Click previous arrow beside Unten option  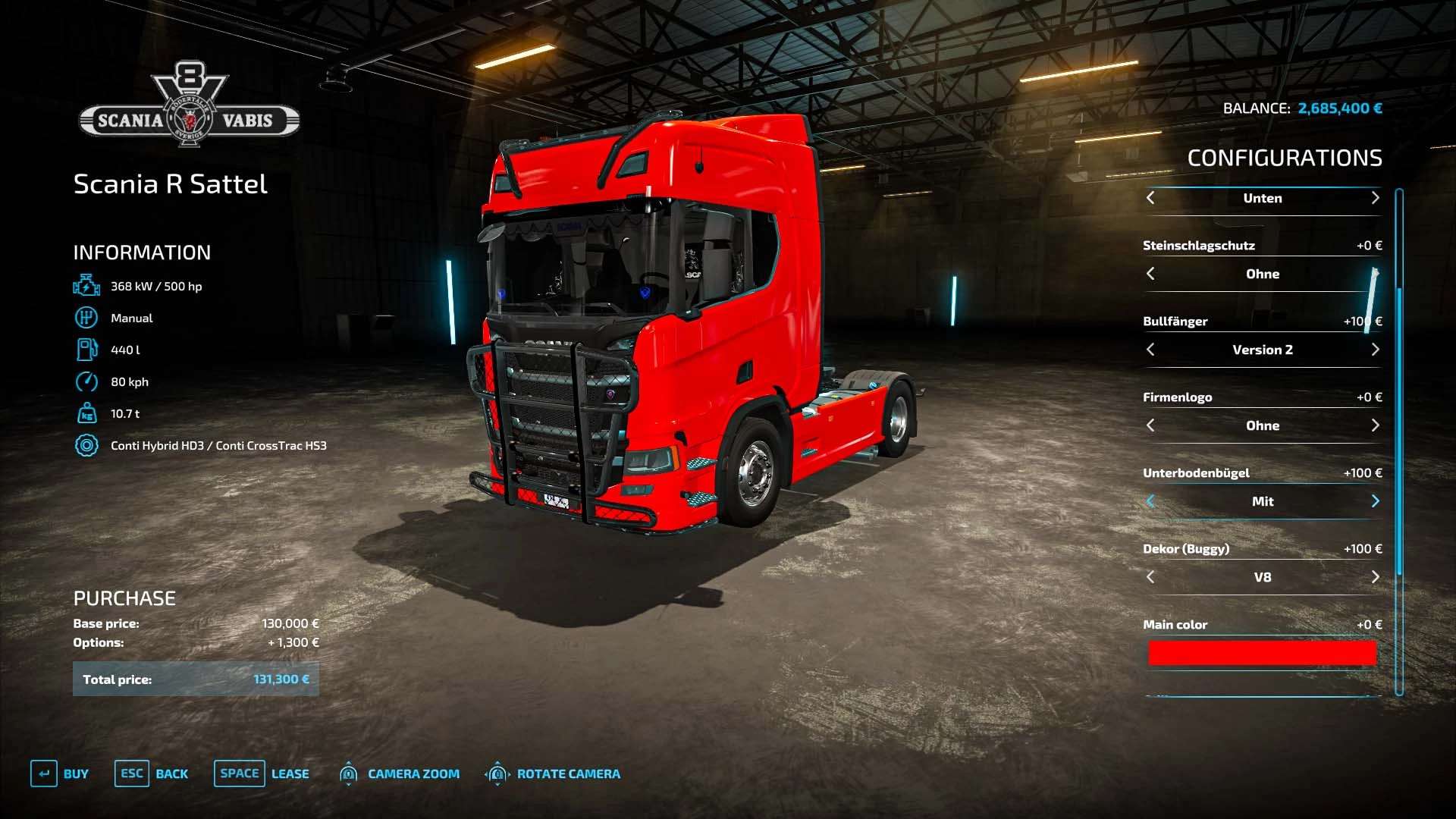pos(1150,198)
